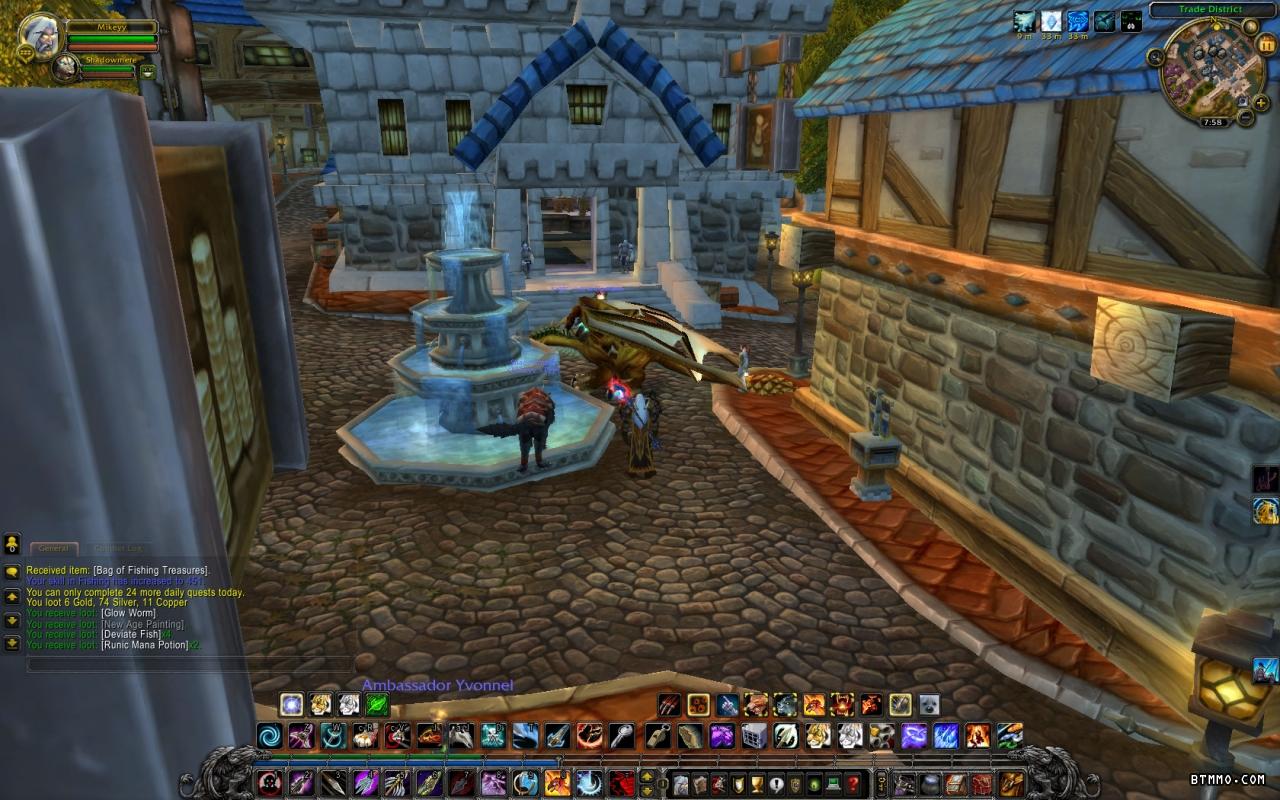Image resolution: width=1280 pixels, height=800 pixels.
Task: Open the main backpack bag slot
Action: pos(1012,783)
